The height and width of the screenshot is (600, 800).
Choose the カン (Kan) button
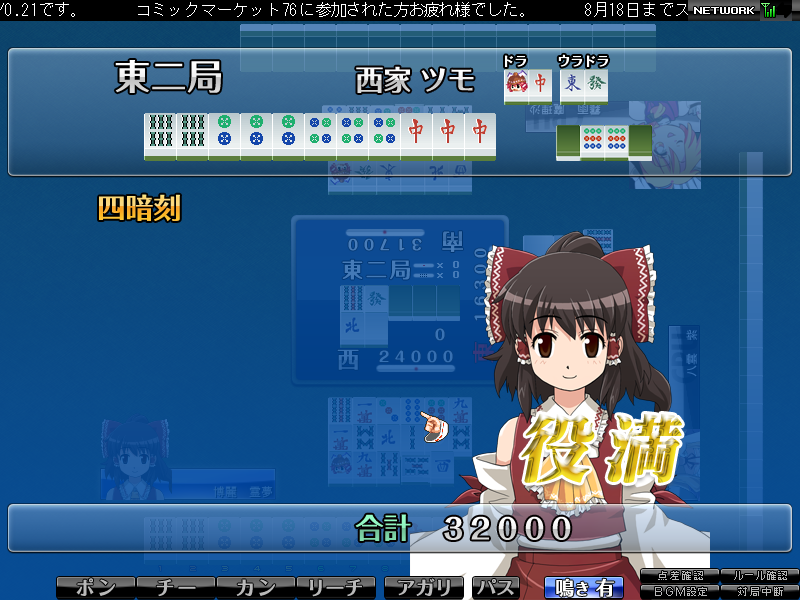255,588
